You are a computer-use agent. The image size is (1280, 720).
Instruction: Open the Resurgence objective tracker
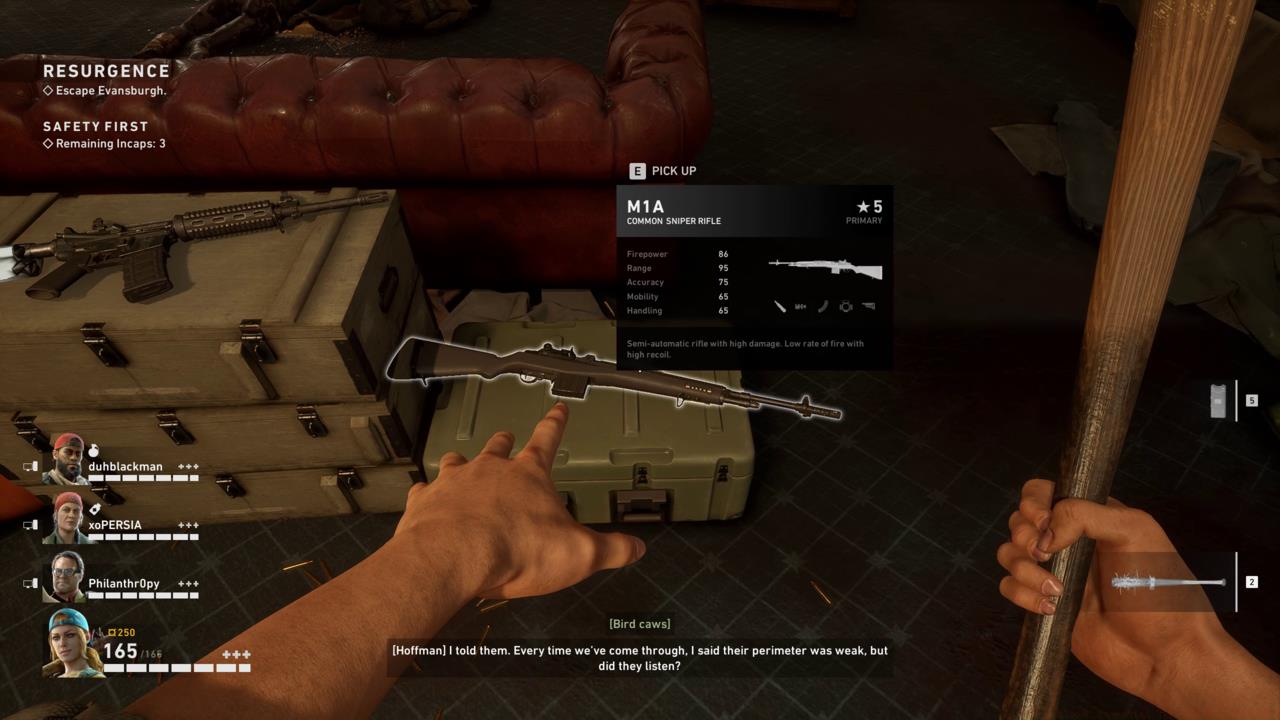pos(106,71)
